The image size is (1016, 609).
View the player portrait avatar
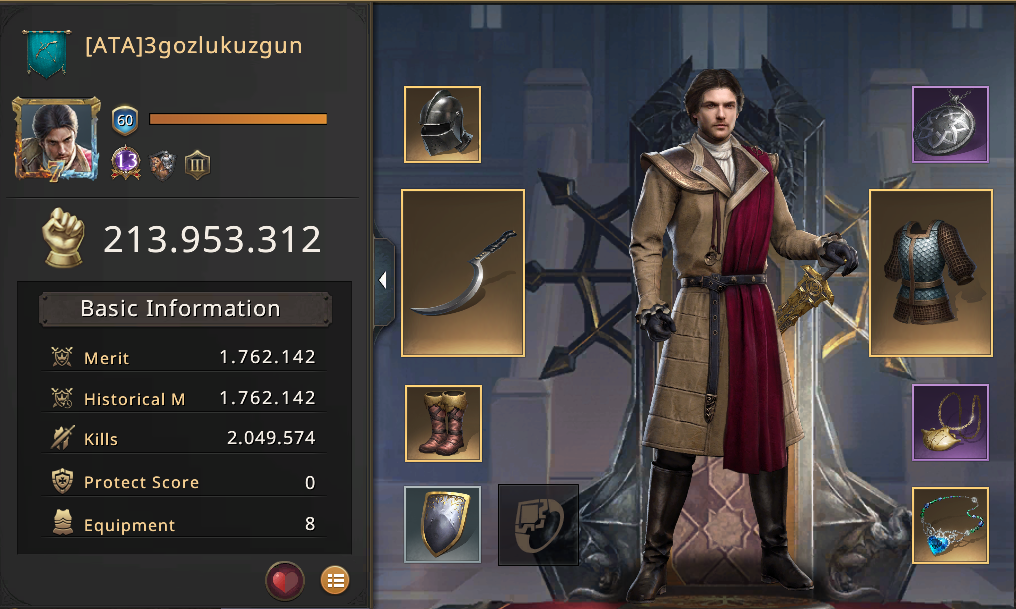56,138
